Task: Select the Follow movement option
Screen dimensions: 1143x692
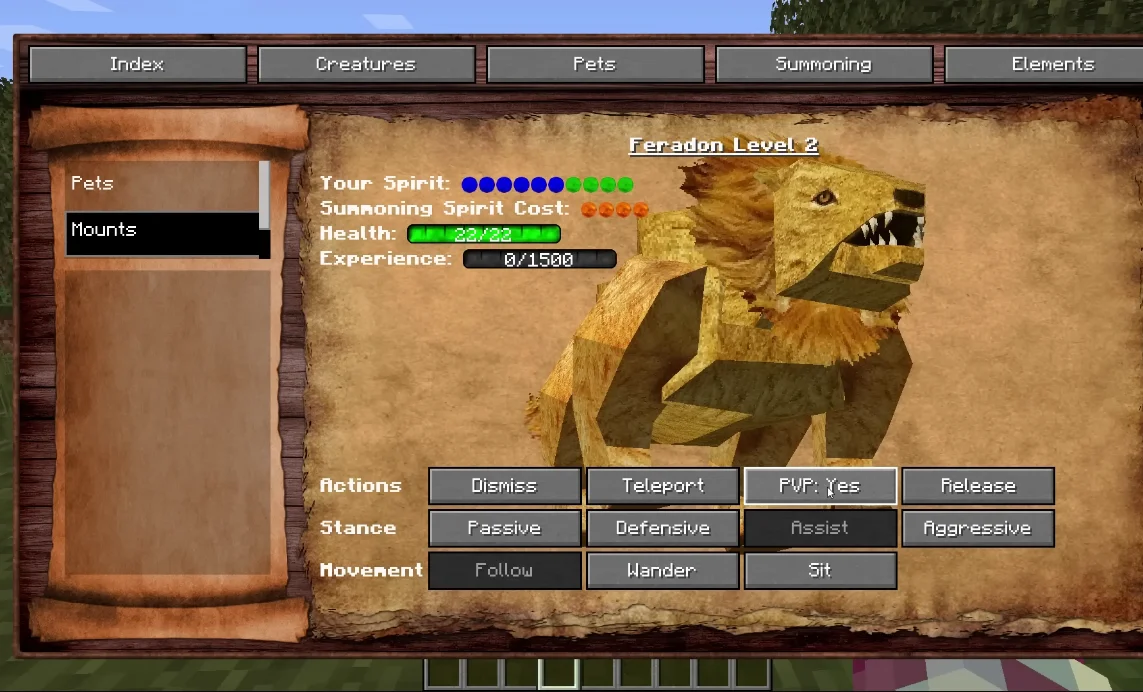Action: tap(504, 570)
